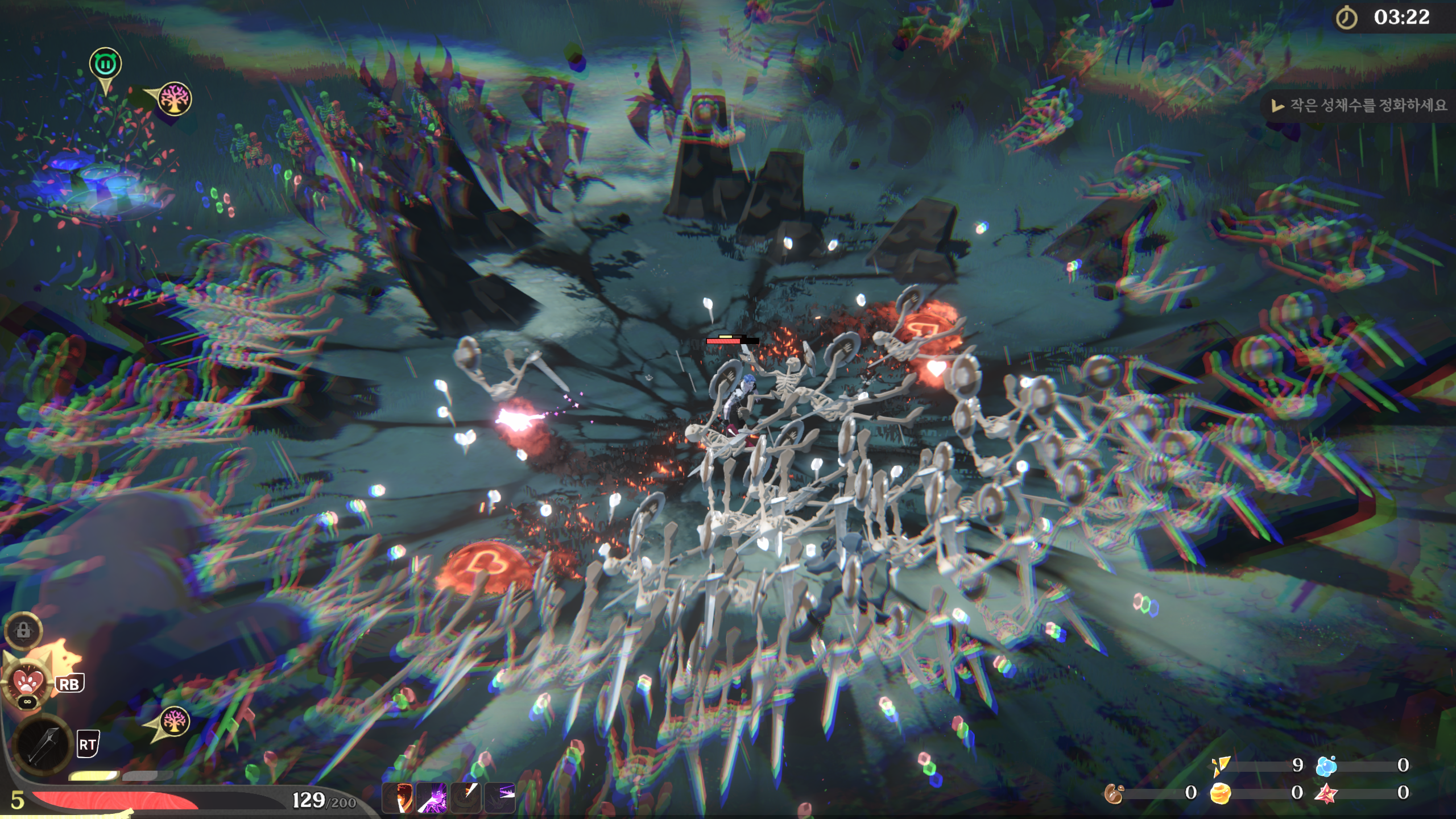The image size is (1456, 819).
Task: Open the 작은 성채수를 정화하세요 objective tracker
Action: pyautogui.click(x=1359, y=105)
